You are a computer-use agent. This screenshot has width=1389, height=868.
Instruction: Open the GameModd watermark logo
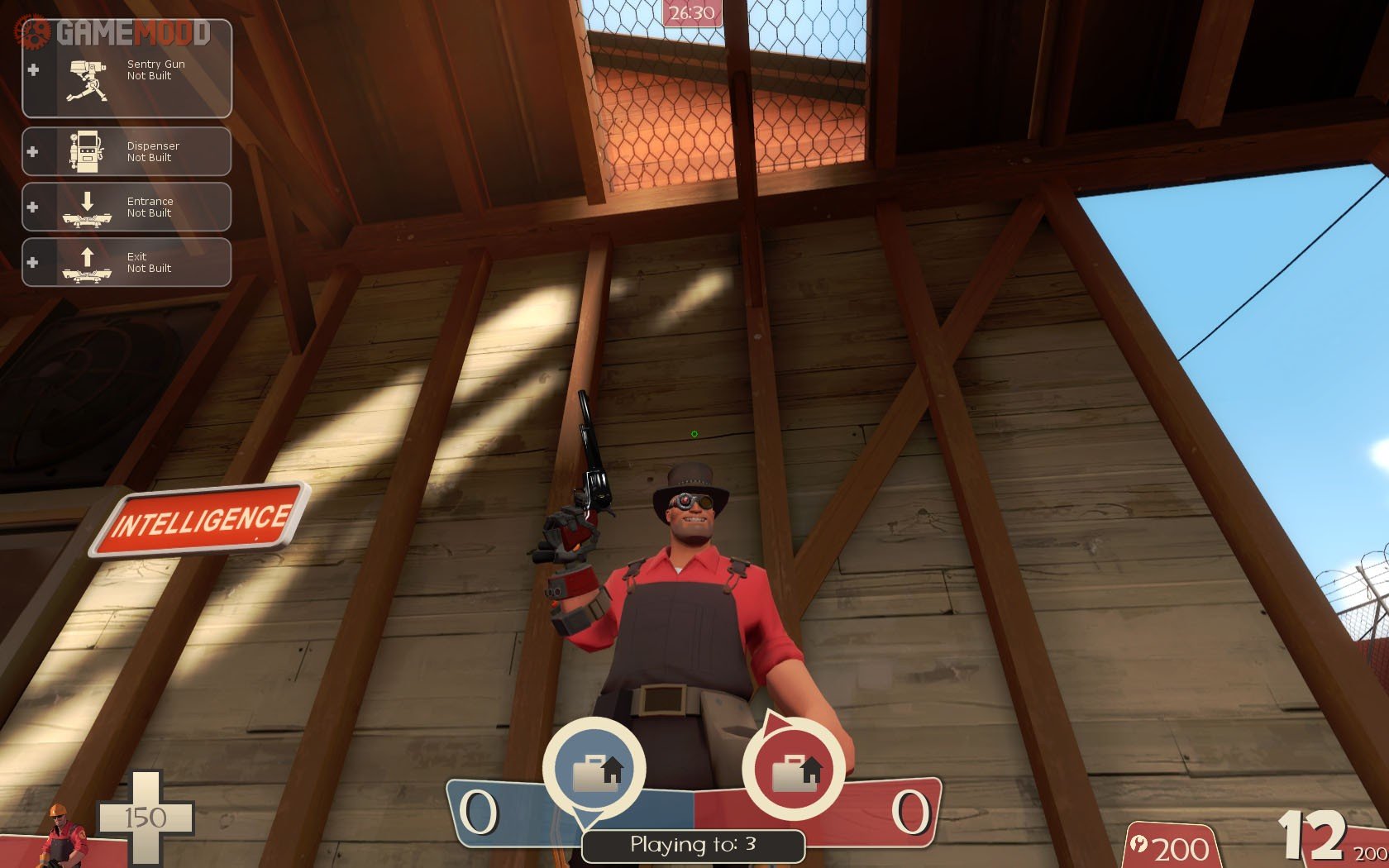(116, 33)
